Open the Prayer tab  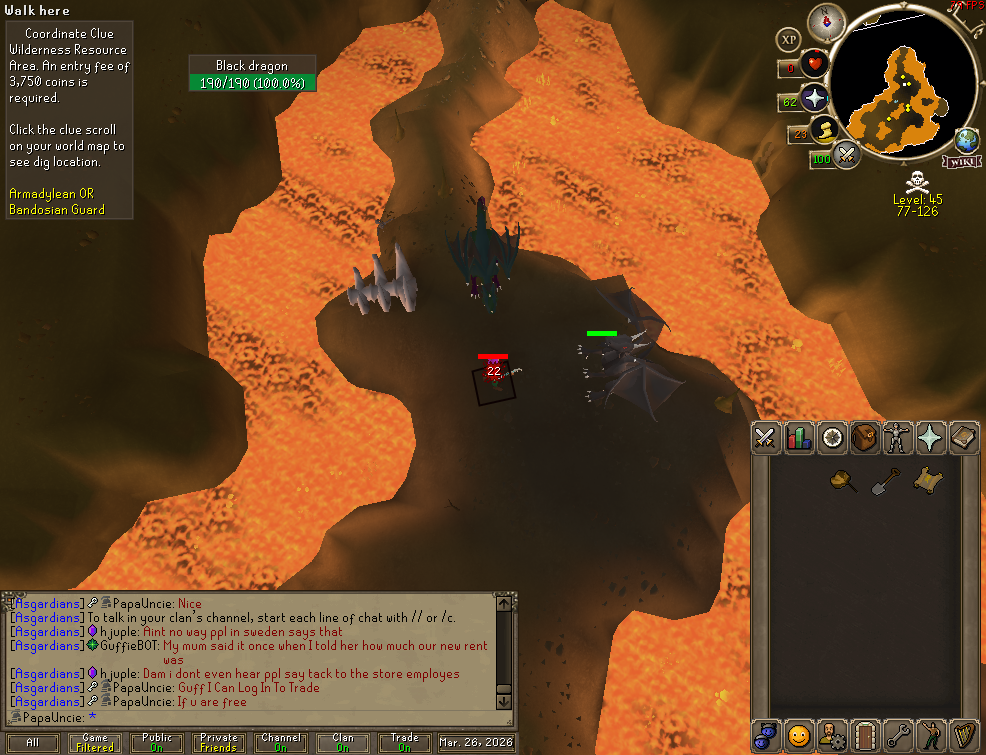pyautogui.click(x=931, y=437)
